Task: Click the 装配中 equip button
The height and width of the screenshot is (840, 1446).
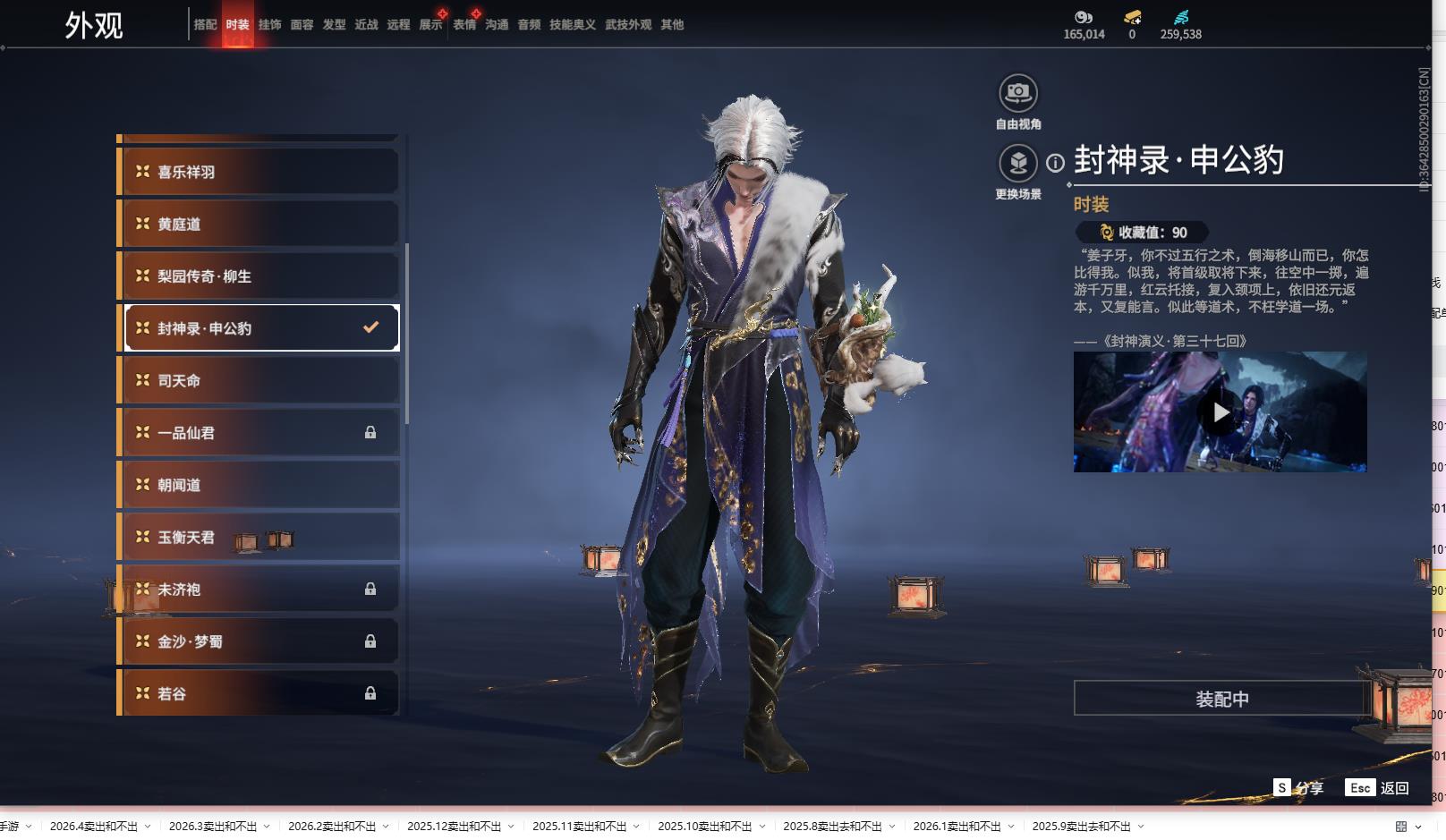Action: (1221, 699)
